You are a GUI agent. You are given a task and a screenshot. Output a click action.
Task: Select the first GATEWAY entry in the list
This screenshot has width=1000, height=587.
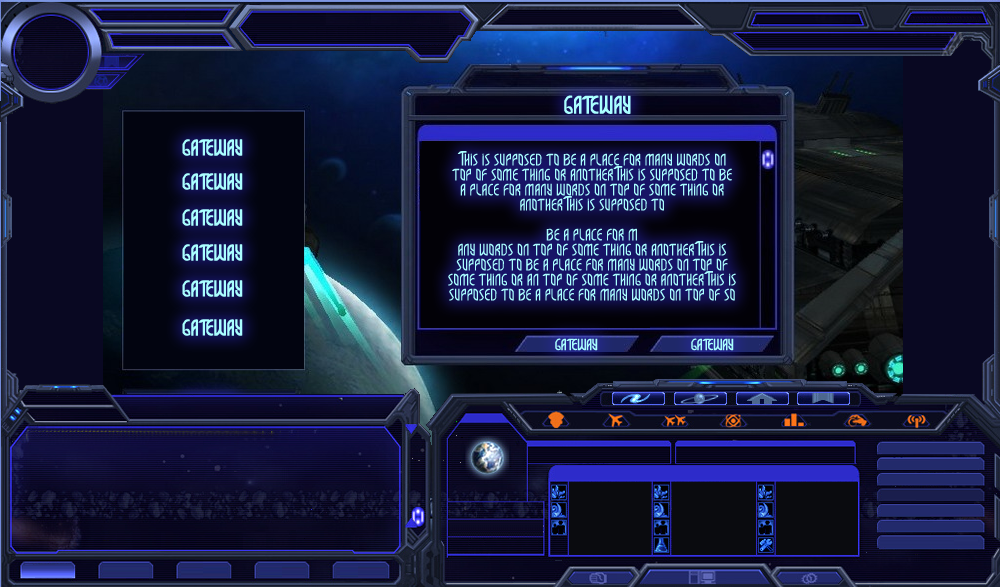(212, 148)
